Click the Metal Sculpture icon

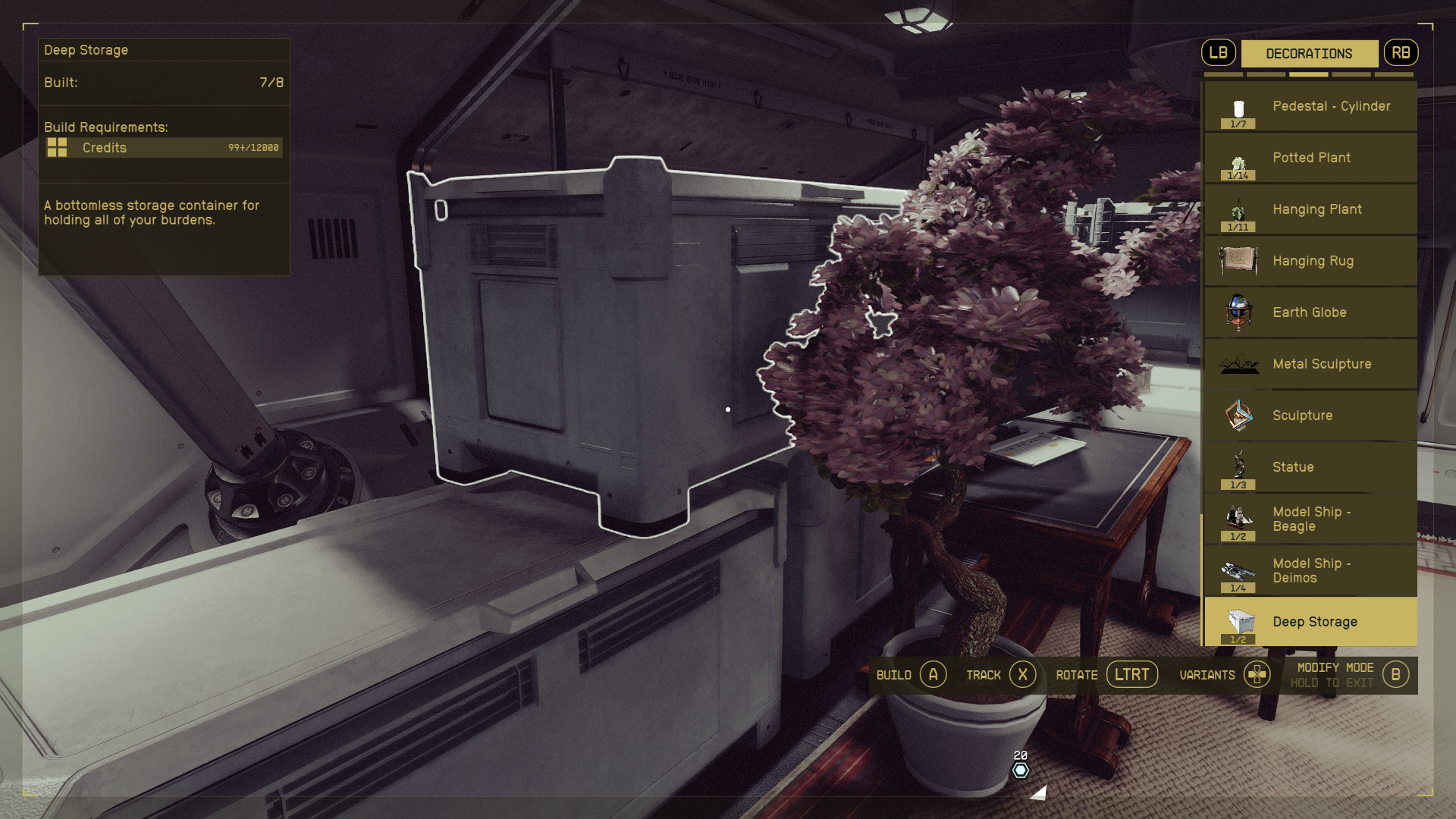point(1239,364)
